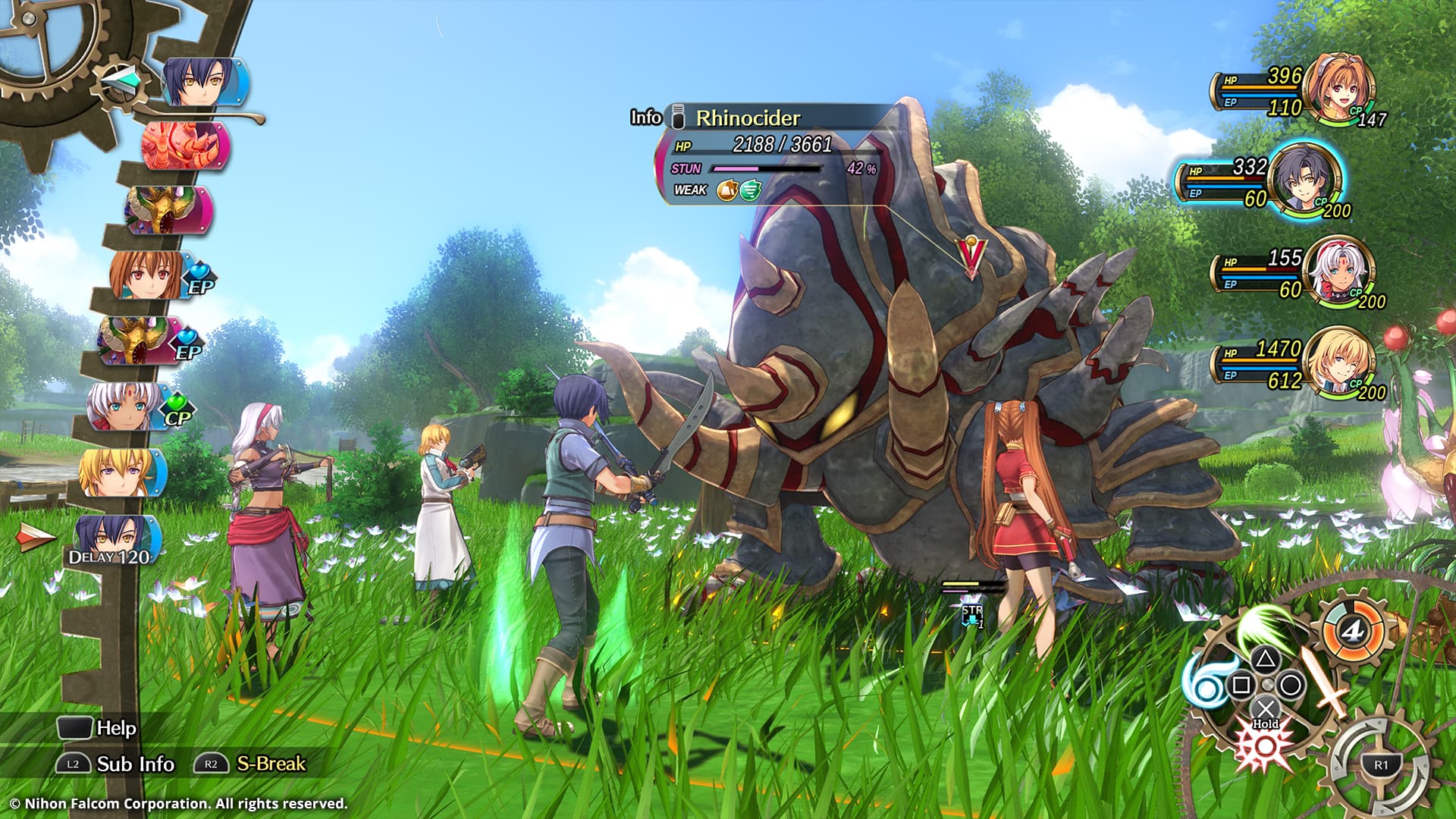Click the monster info icon beside Rhinocider's name
The height and width of the screenshot is (819, 1456).
[677, 117]
